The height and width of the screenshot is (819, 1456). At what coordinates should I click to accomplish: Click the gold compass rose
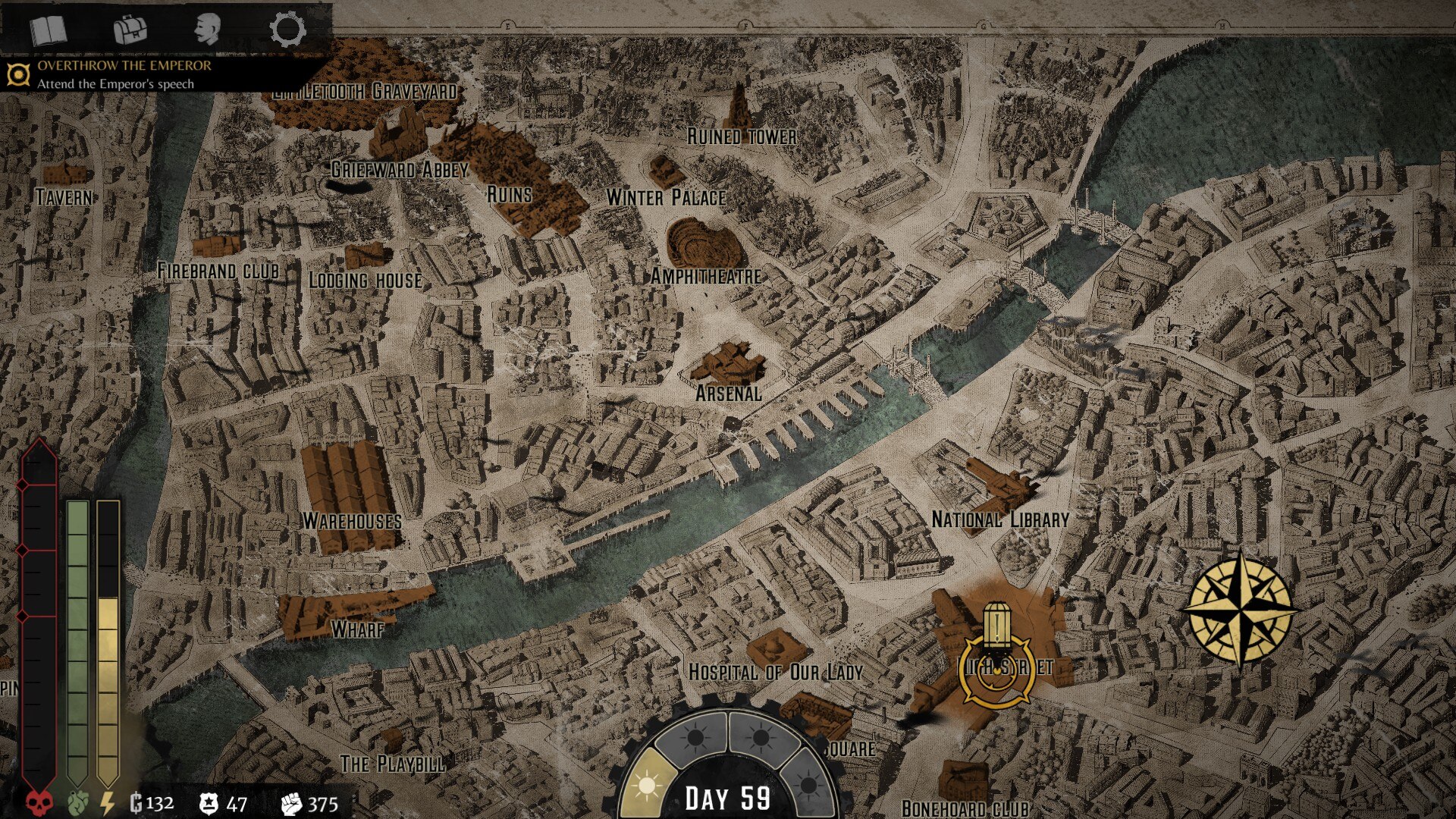pyautogui.click(x=1241, y=609)
